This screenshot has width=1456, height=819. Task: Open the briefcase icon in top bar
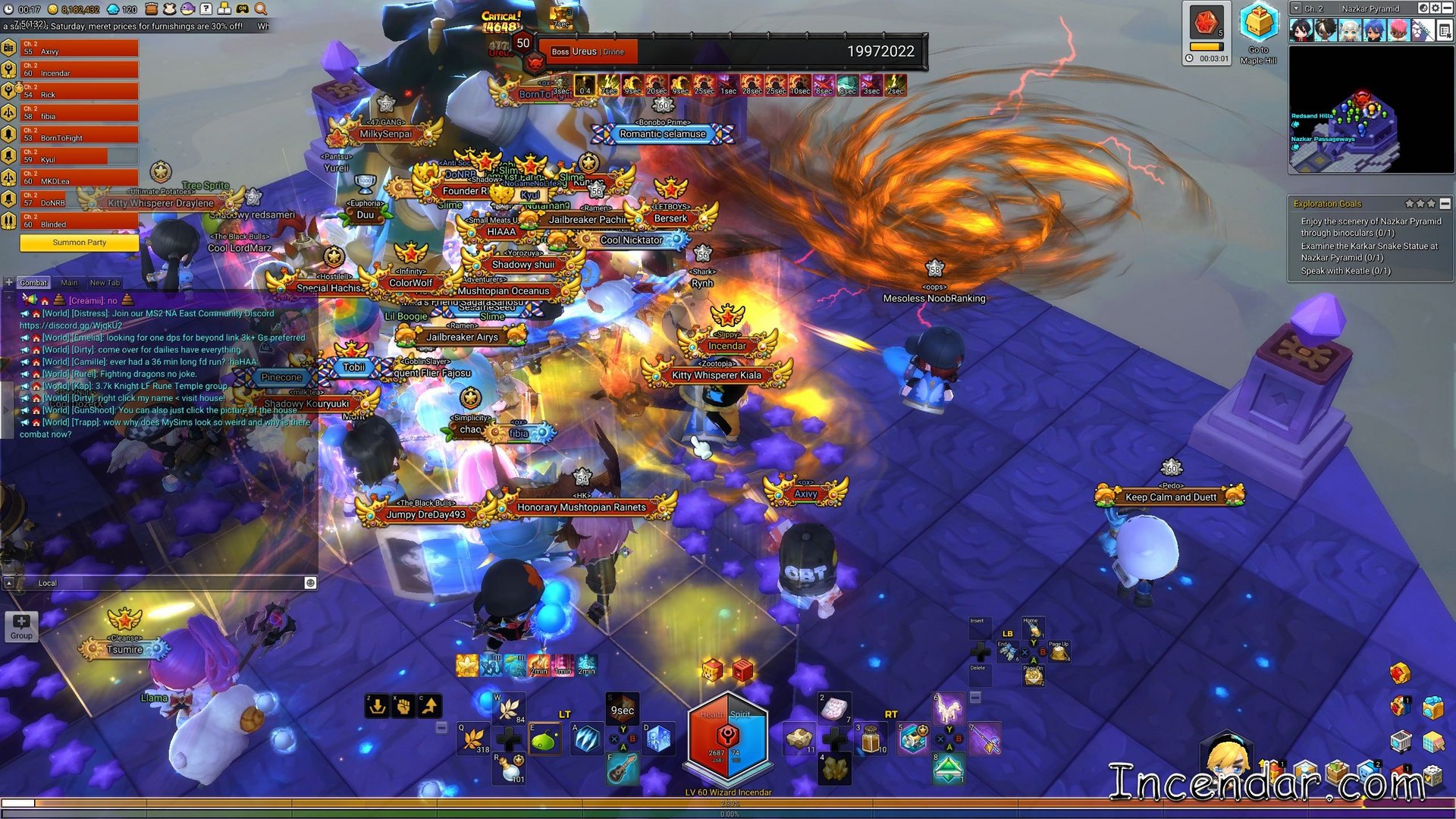(151, 9)
